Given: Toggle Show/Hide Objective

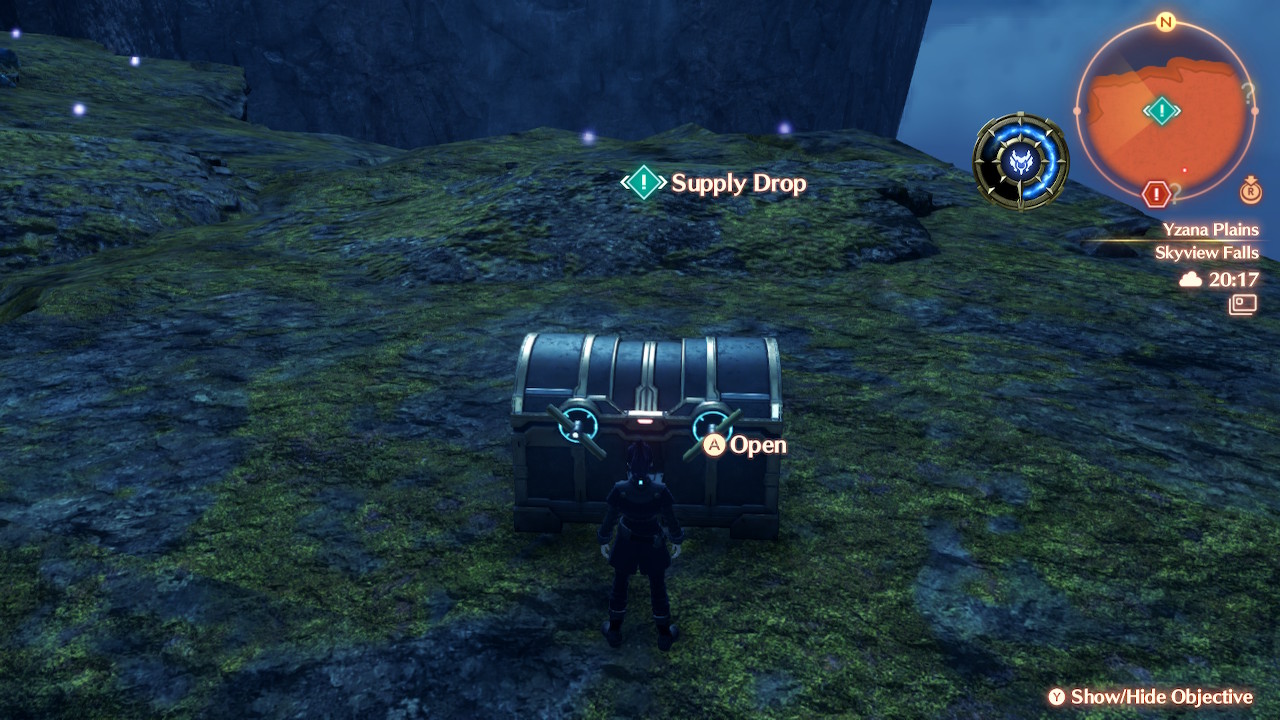Looking at the screenshot, I should click(x=1150, y=697).
